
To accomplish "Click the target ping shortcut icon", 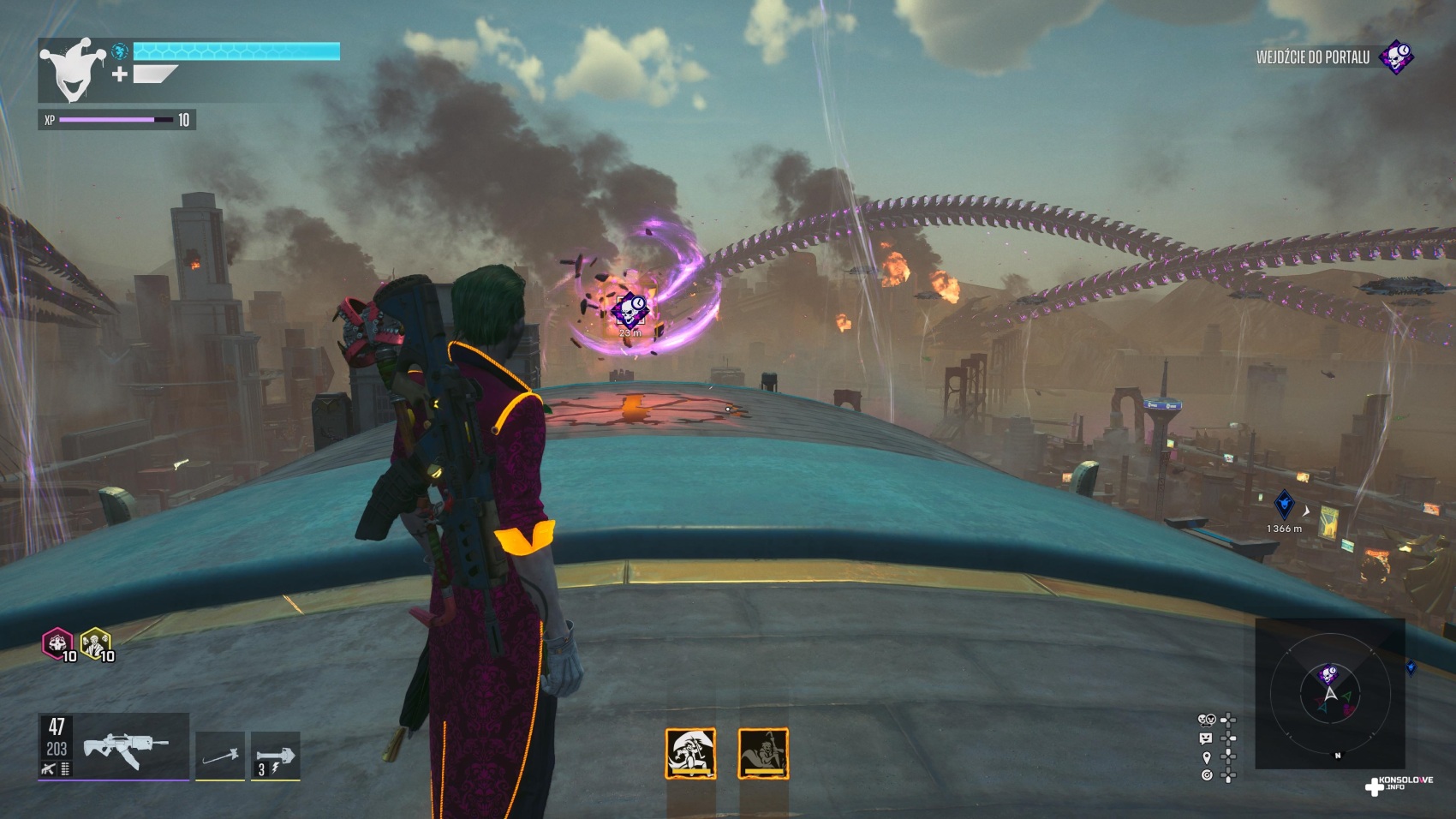I will click(x=1207, y=775).
